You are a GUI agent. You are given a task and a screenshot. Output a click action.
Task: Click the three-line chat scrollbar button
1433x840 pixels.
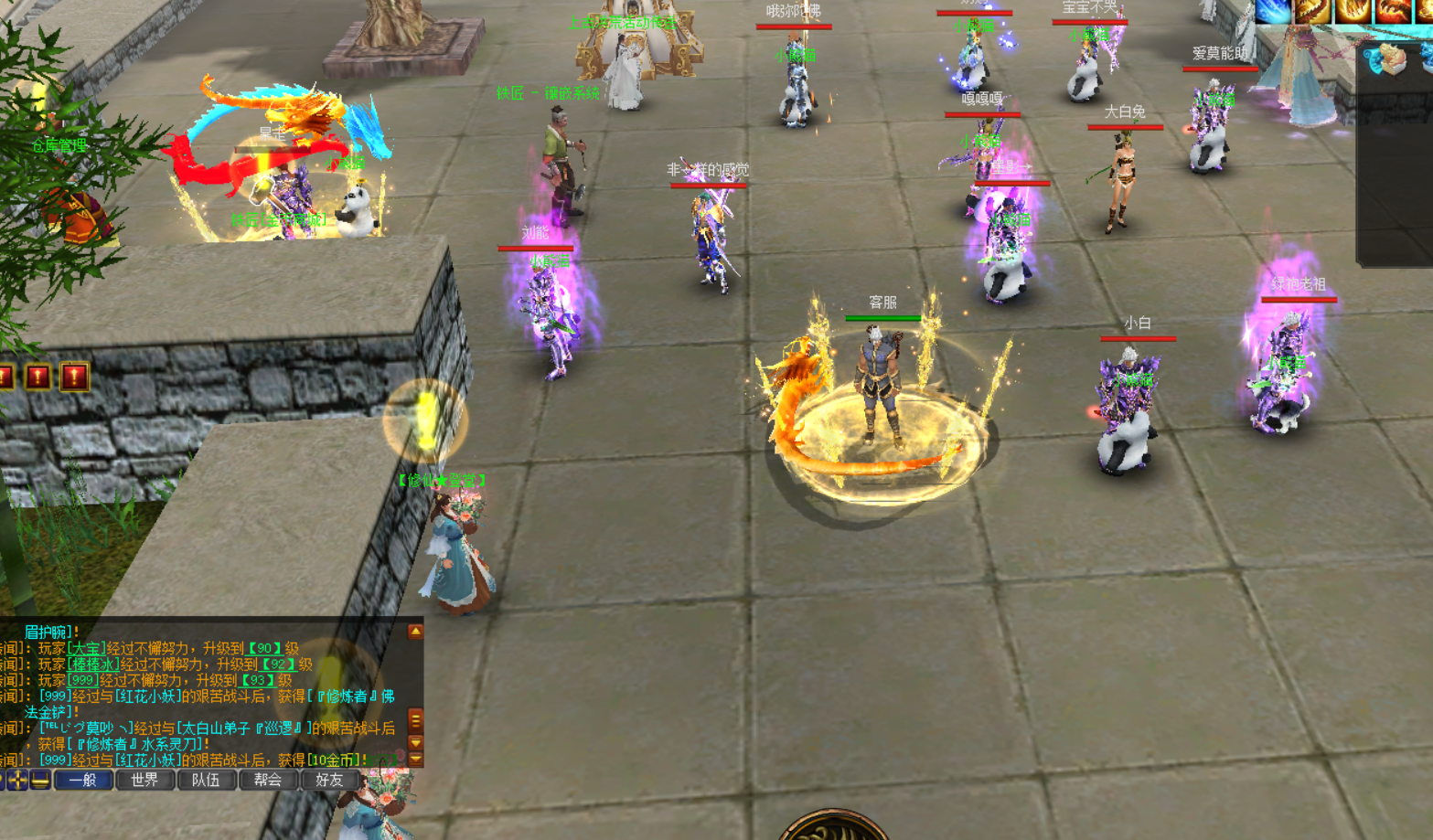415,719
